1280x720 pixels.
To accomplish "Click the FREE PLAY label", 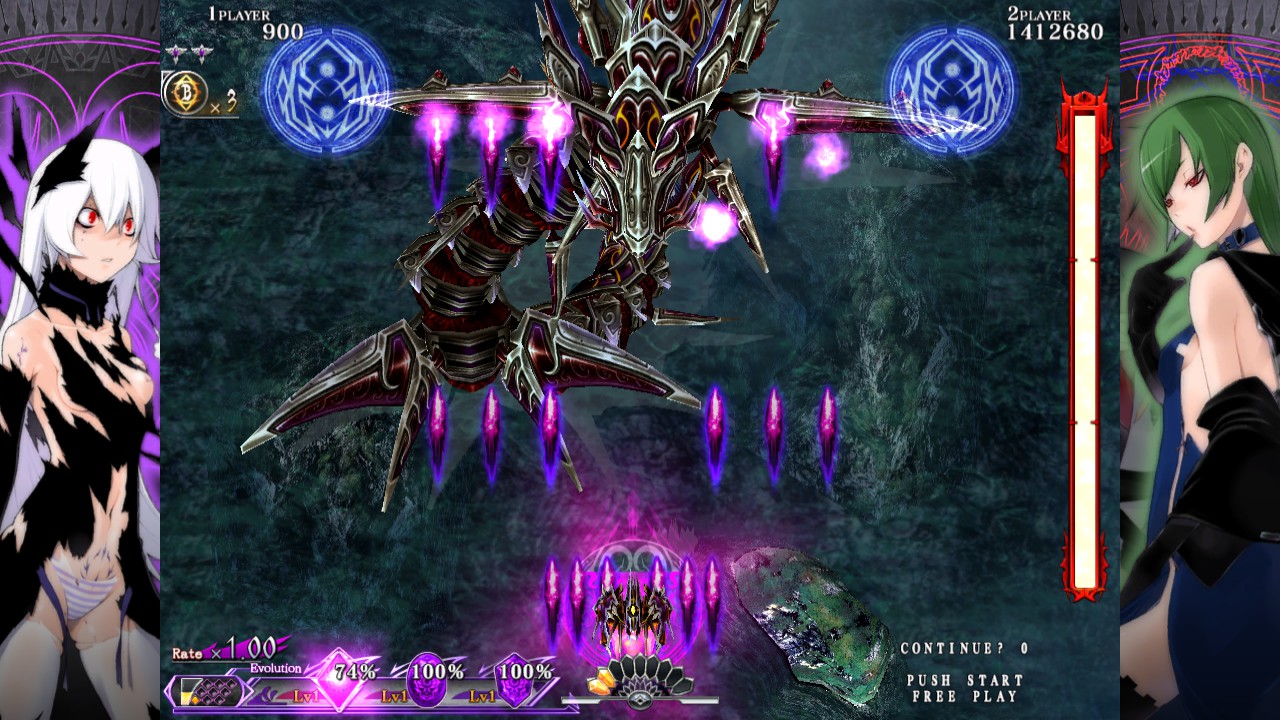I will (964, 697).
